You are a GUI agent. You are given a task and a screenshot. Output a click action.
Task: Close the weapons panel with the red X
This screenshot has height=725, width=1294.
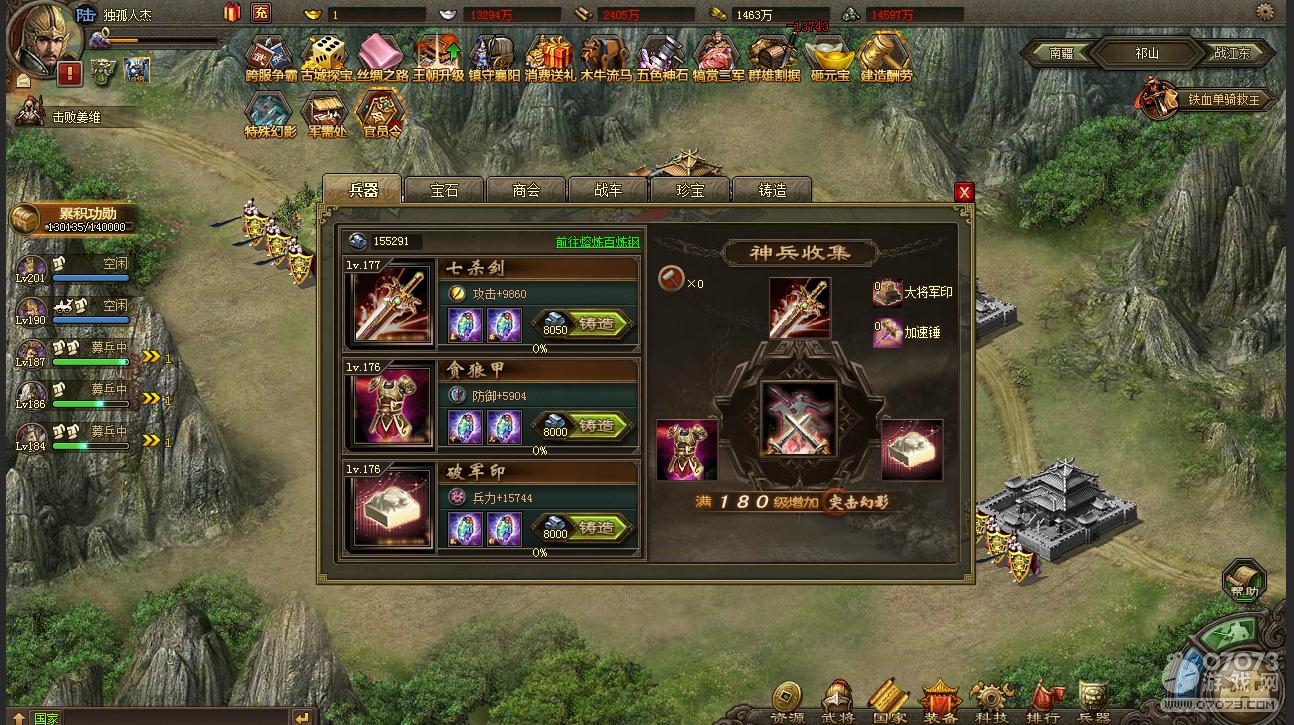(x=964, y=192)
